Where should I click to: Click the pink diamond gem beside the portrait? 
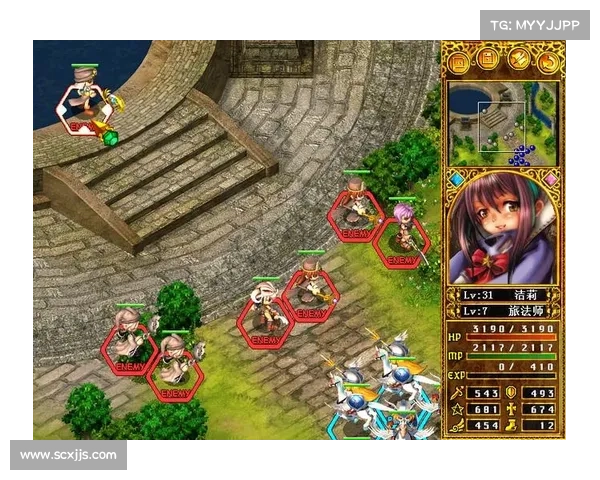(x=549, y=180)
